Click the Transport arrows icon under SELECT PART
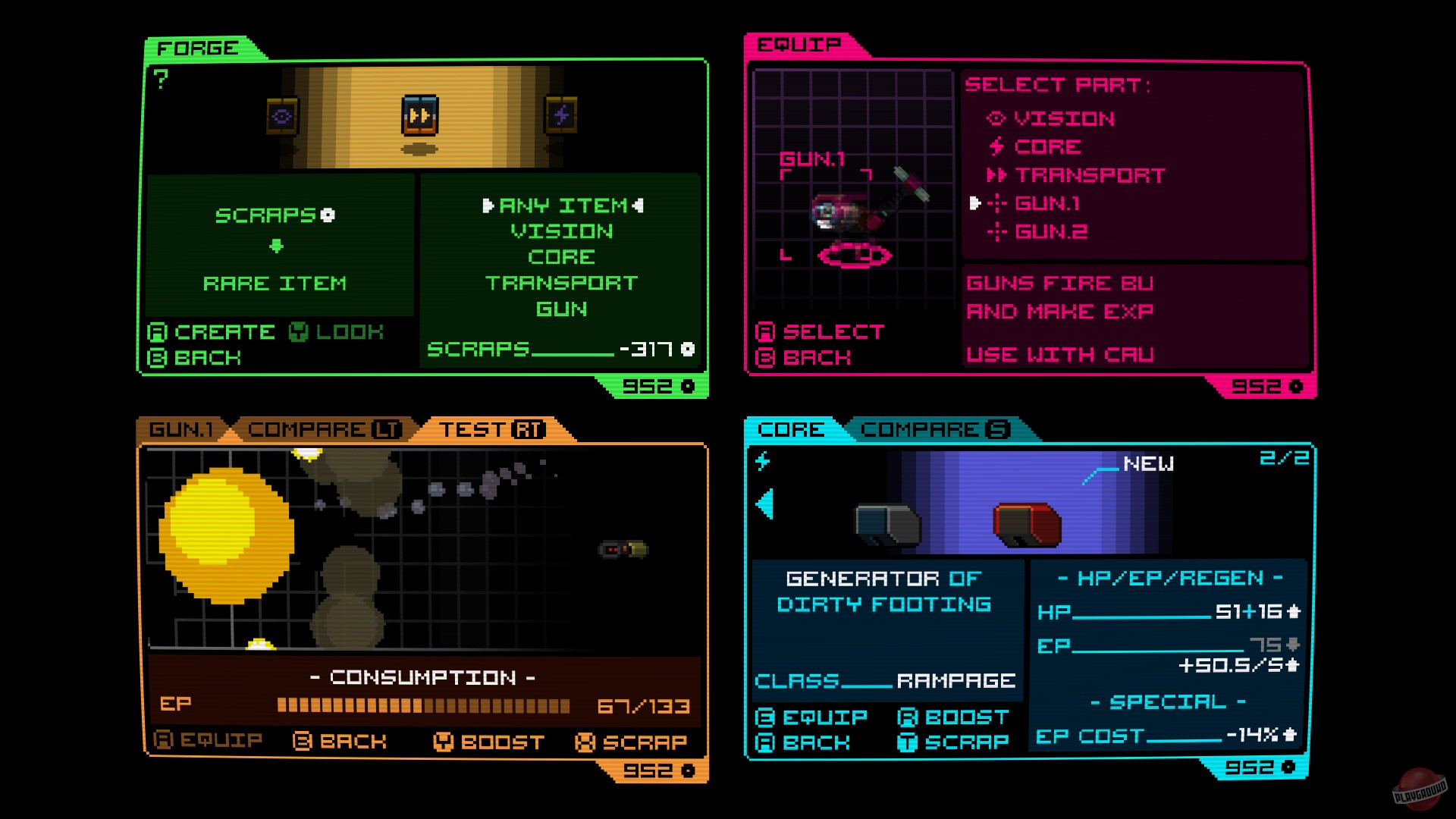Screen dimensions: 1456x819 coord(999,174)
